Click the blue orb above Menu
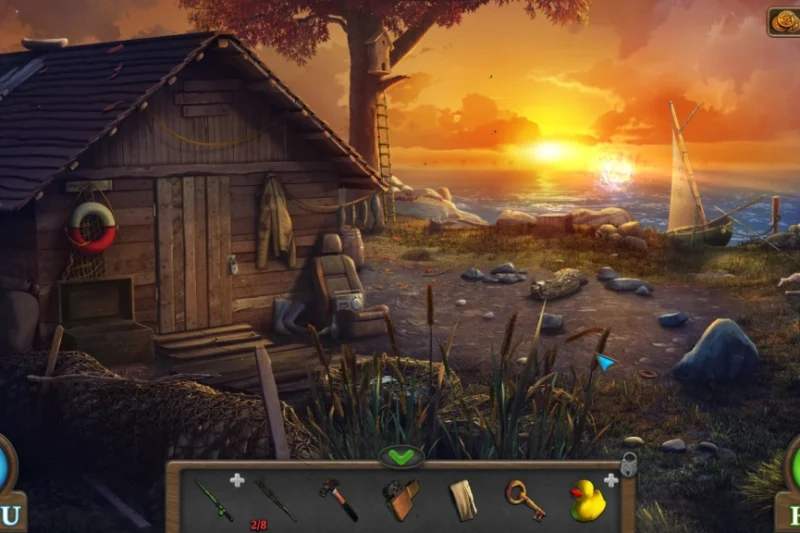800x533 pixels. pos(4,465)
